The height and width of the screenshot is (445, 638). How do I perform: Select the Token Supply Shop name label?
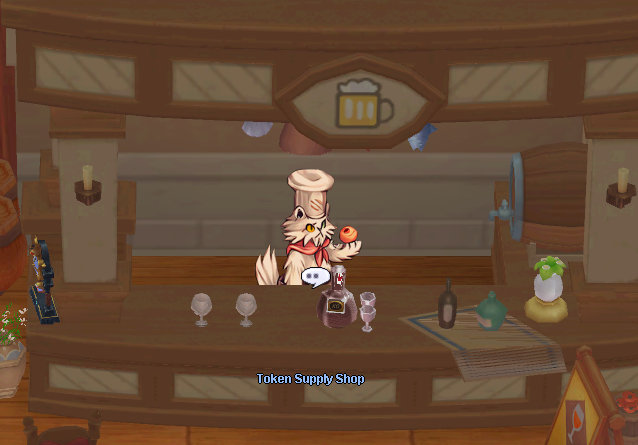(x=310, y=379)
